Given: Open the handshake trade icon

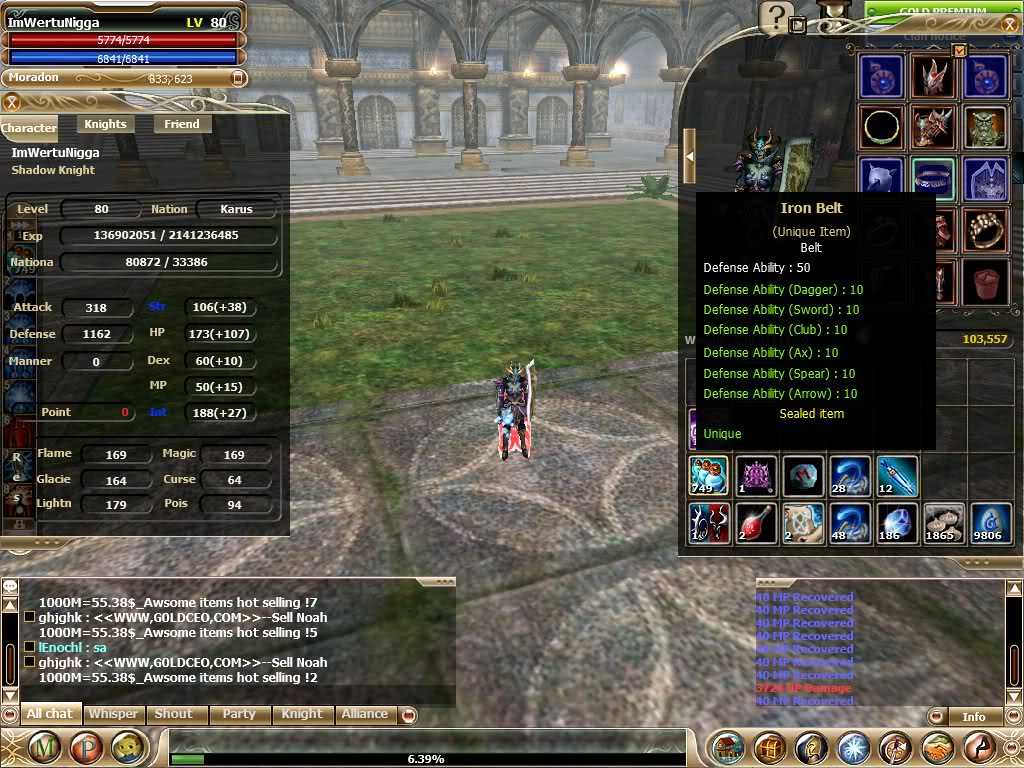Looking at the screenshot, I should (x=939, y=748).
